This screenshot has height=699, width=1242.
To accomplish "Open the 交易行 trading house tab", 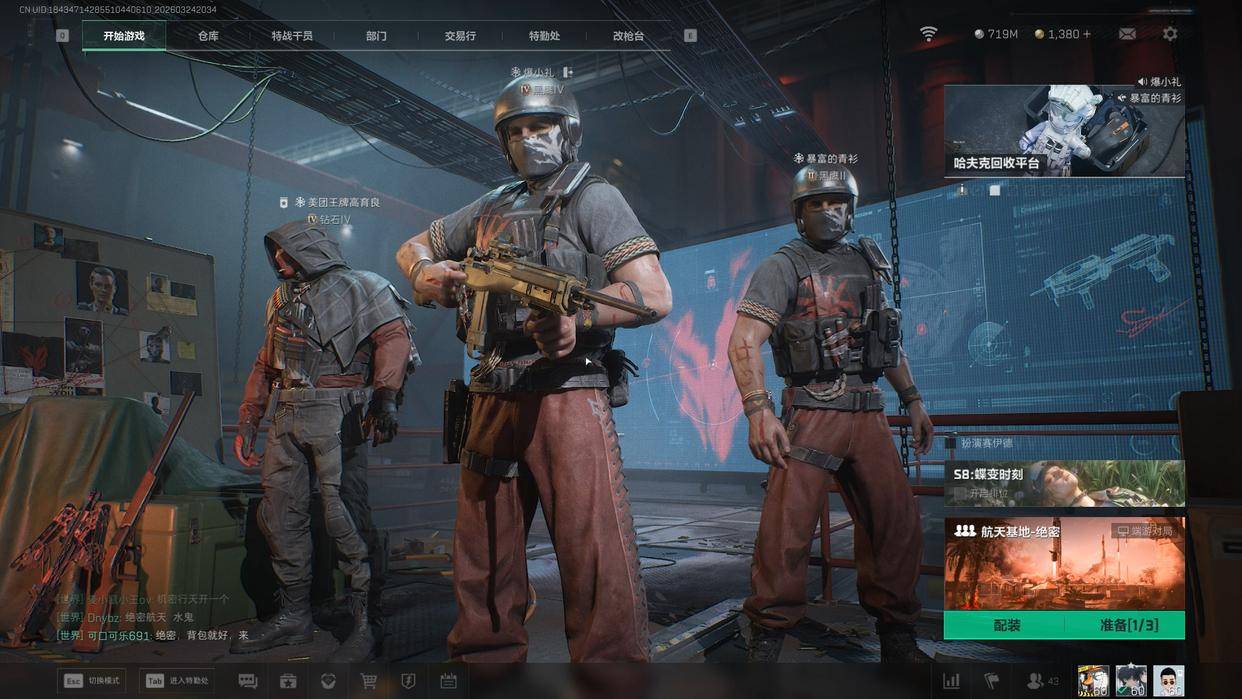I will coord(460,36).
